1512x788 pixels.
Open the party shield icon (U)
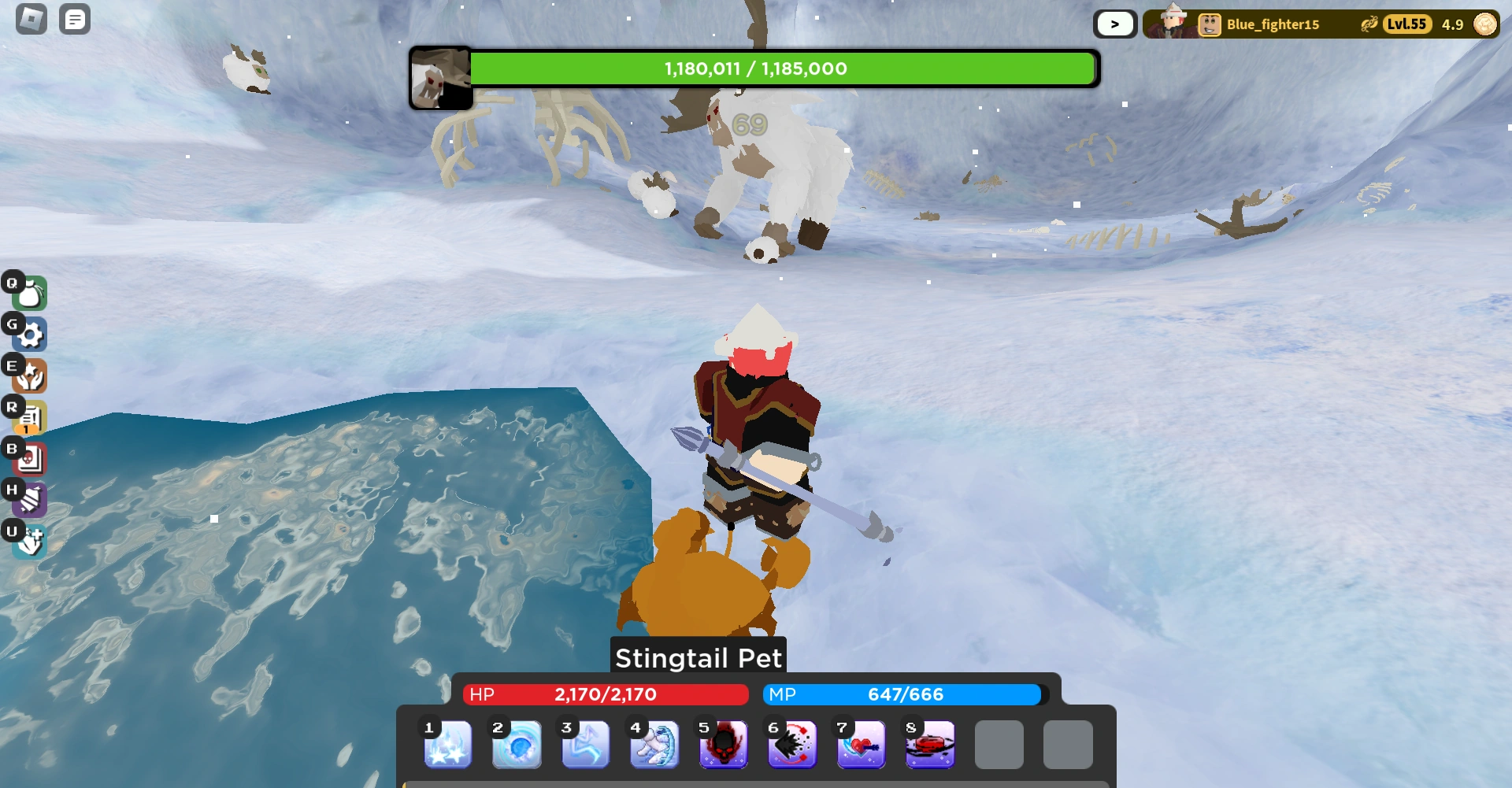[29, 541]
